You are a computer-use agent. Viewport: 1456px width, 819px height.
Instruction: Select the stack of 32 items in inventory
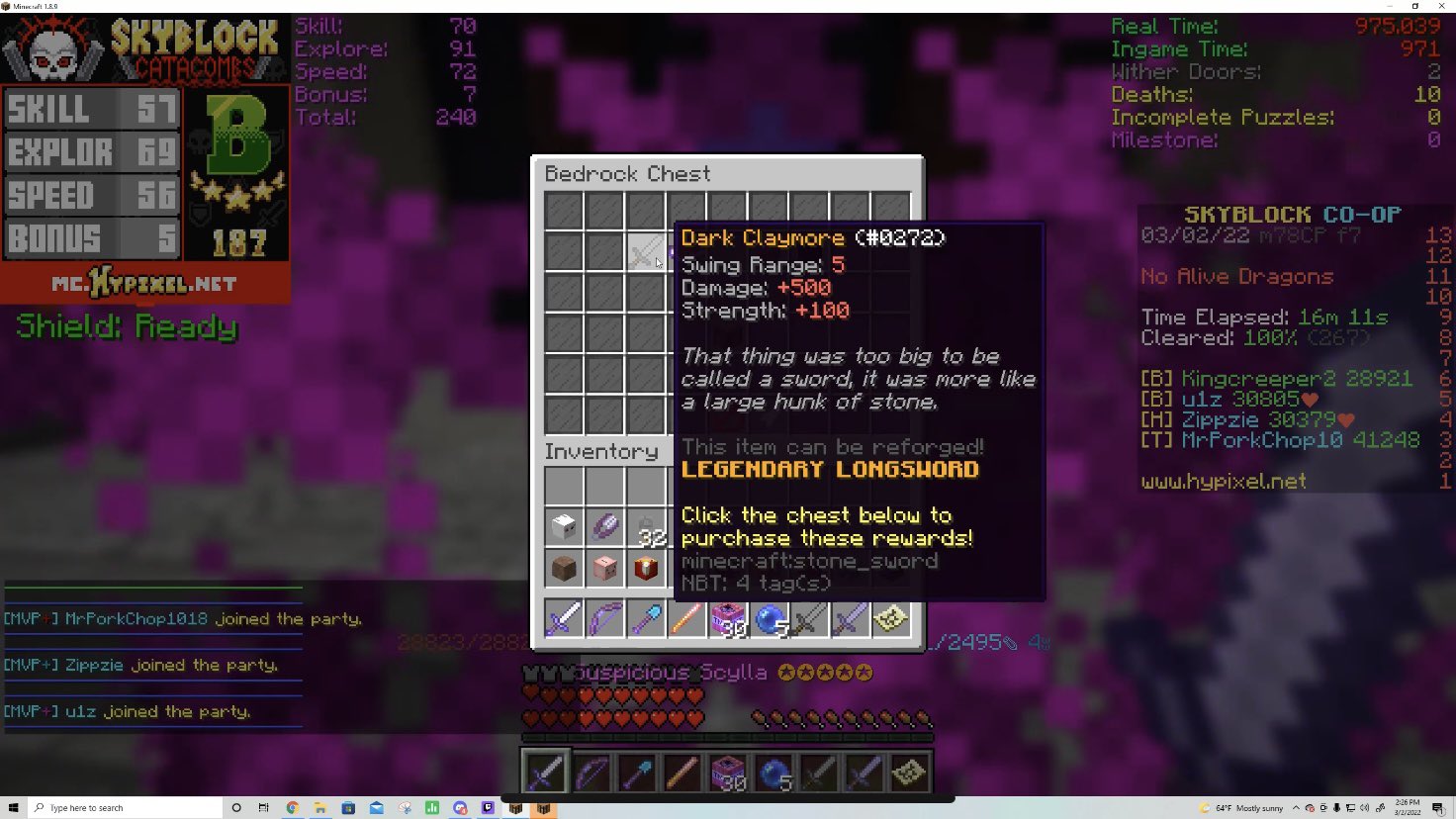[x=646, y=527]
